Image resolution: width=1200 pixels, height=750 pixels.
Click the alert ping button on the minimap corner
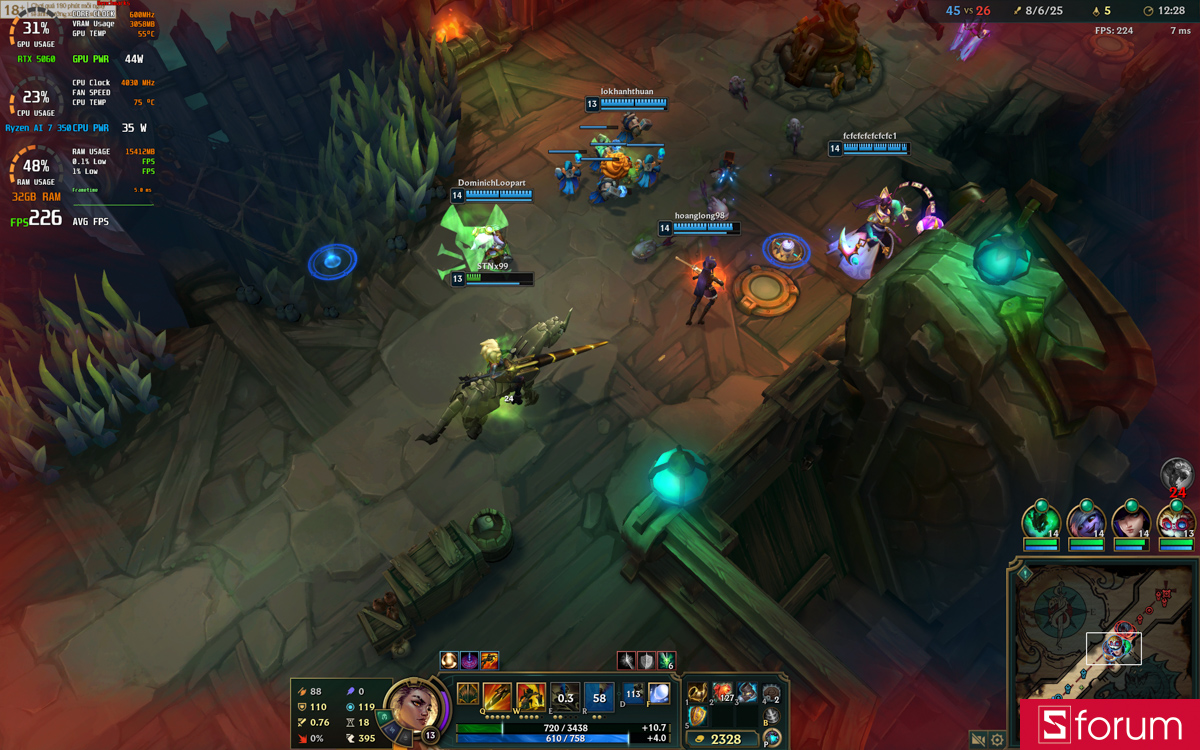tap(1025, 574)
